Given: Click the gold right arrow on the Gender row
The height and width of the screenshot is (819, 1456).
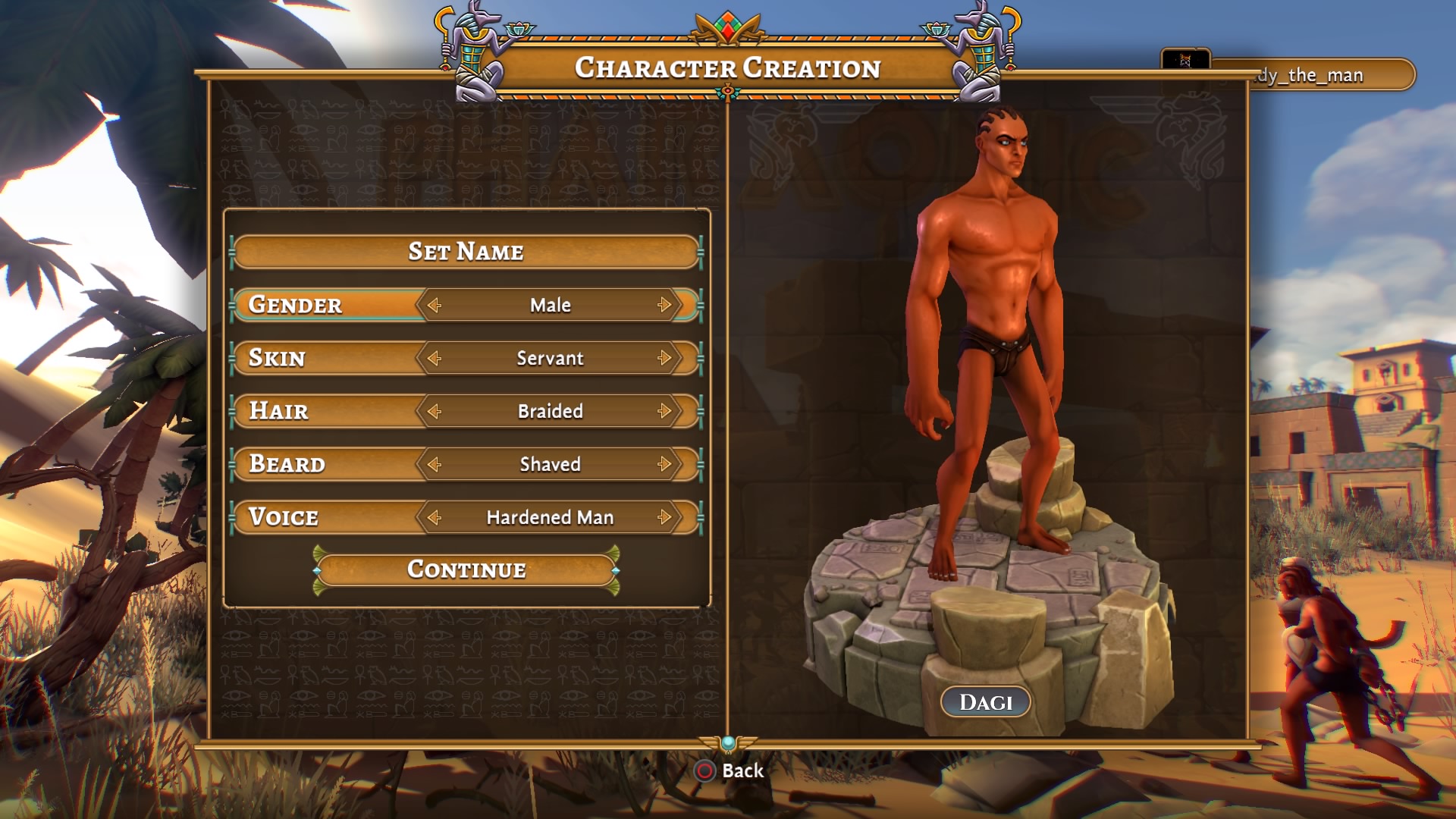Looking at the screenshot, I should pos(666,304).
